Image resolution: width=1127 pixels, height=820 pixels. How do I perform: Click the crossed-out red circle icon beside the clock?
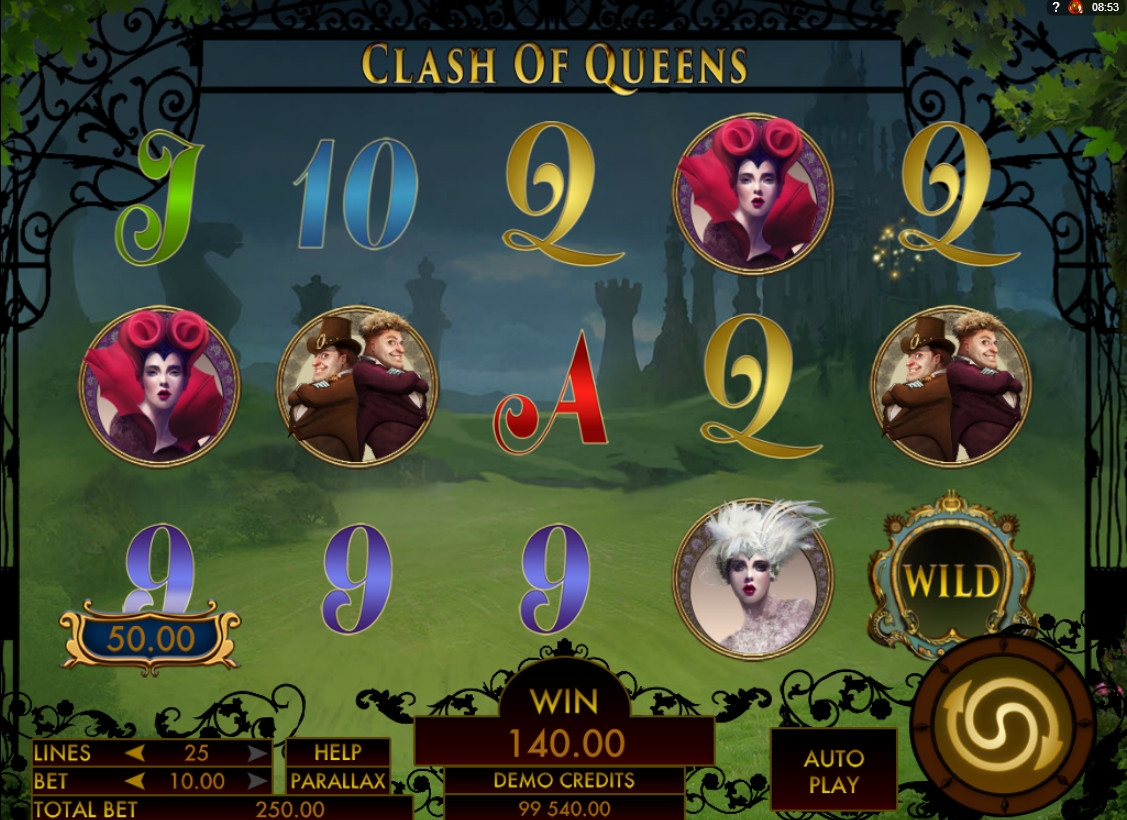(x=1076, y=7)
